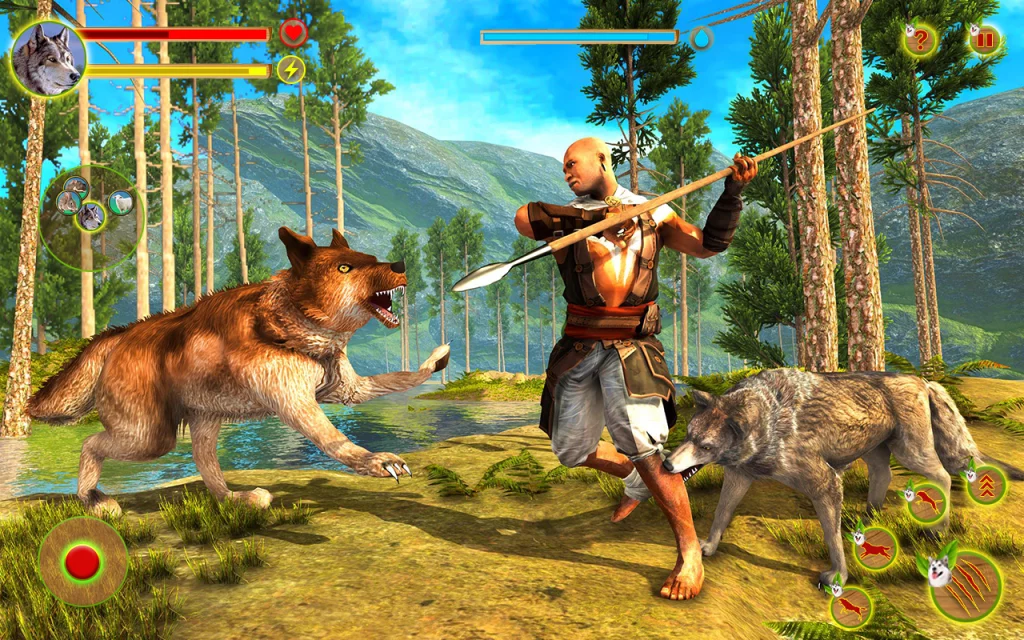The height and width of the screenshot is (640, 1024).
Task: Pause the game with the pause button
Action: (x=985, y=41)
